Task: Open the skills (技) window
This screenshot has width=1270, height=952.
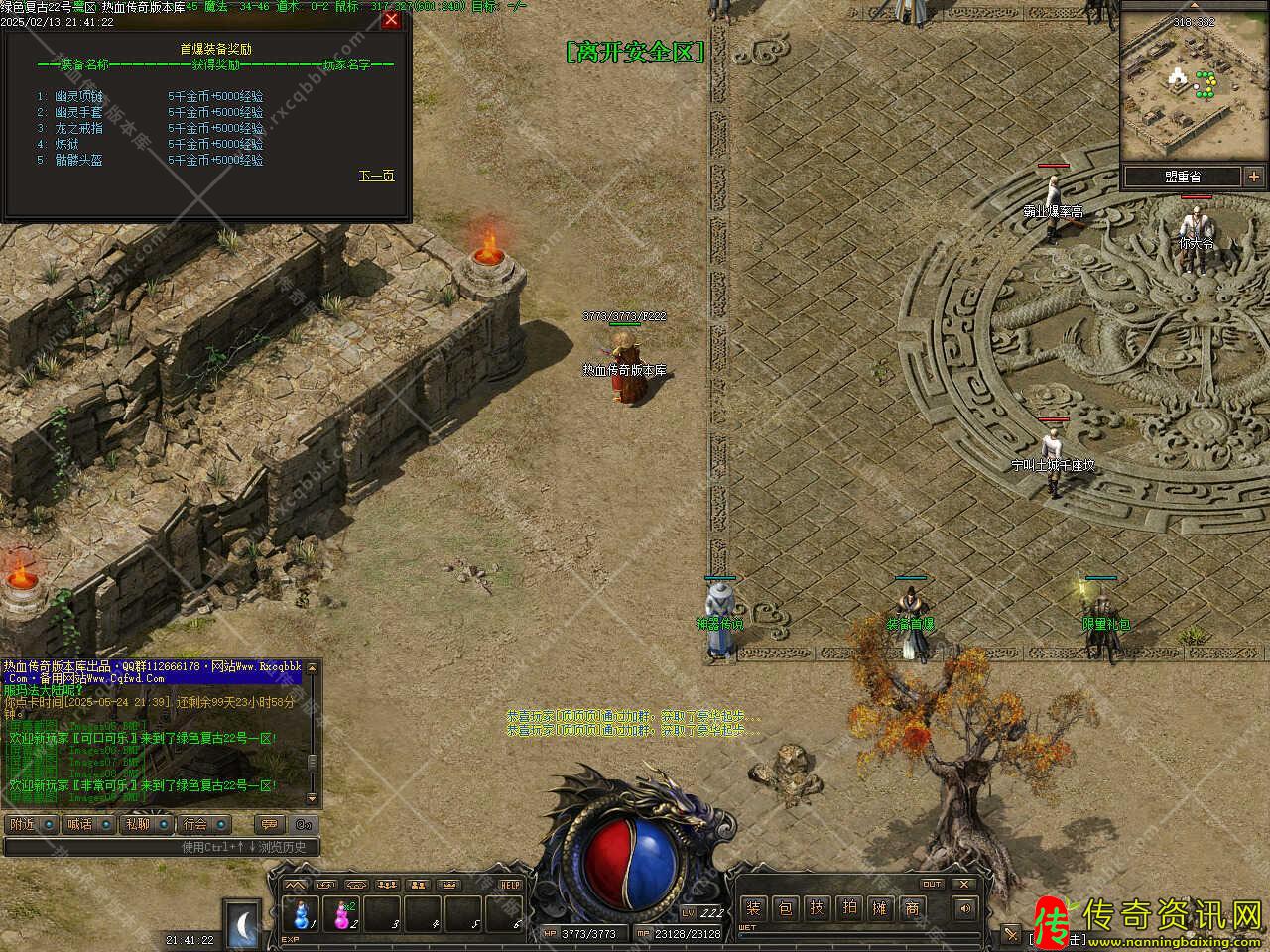Action: point(817,907)
